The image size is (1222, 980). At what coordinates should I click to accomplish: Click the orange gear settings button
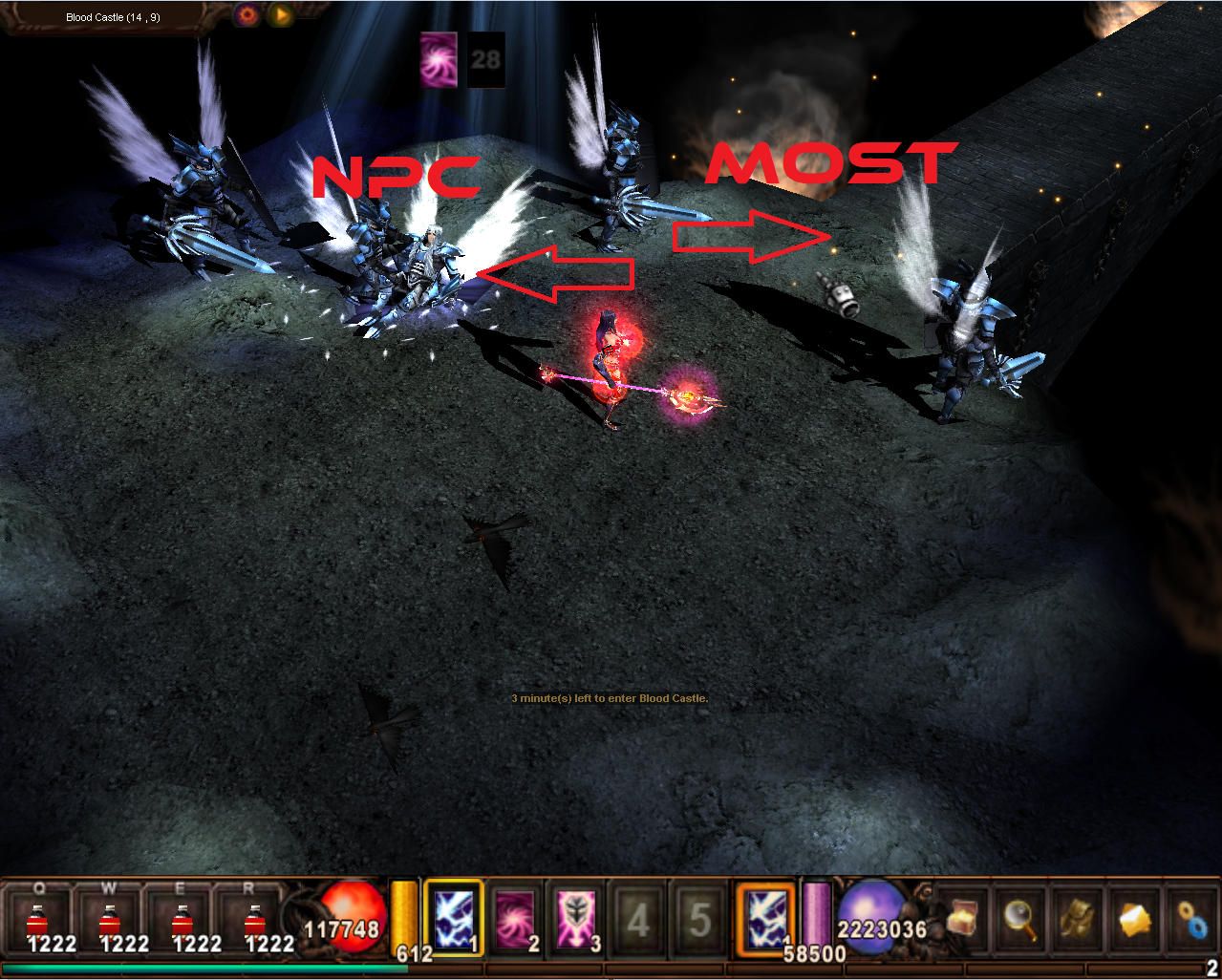[x=247, y=15]
